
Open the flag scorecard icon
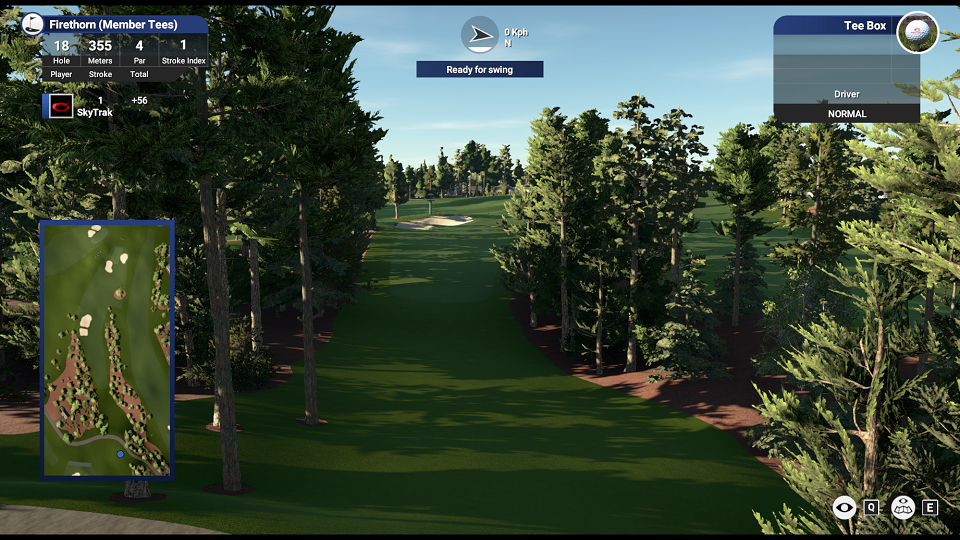[32, 24]
